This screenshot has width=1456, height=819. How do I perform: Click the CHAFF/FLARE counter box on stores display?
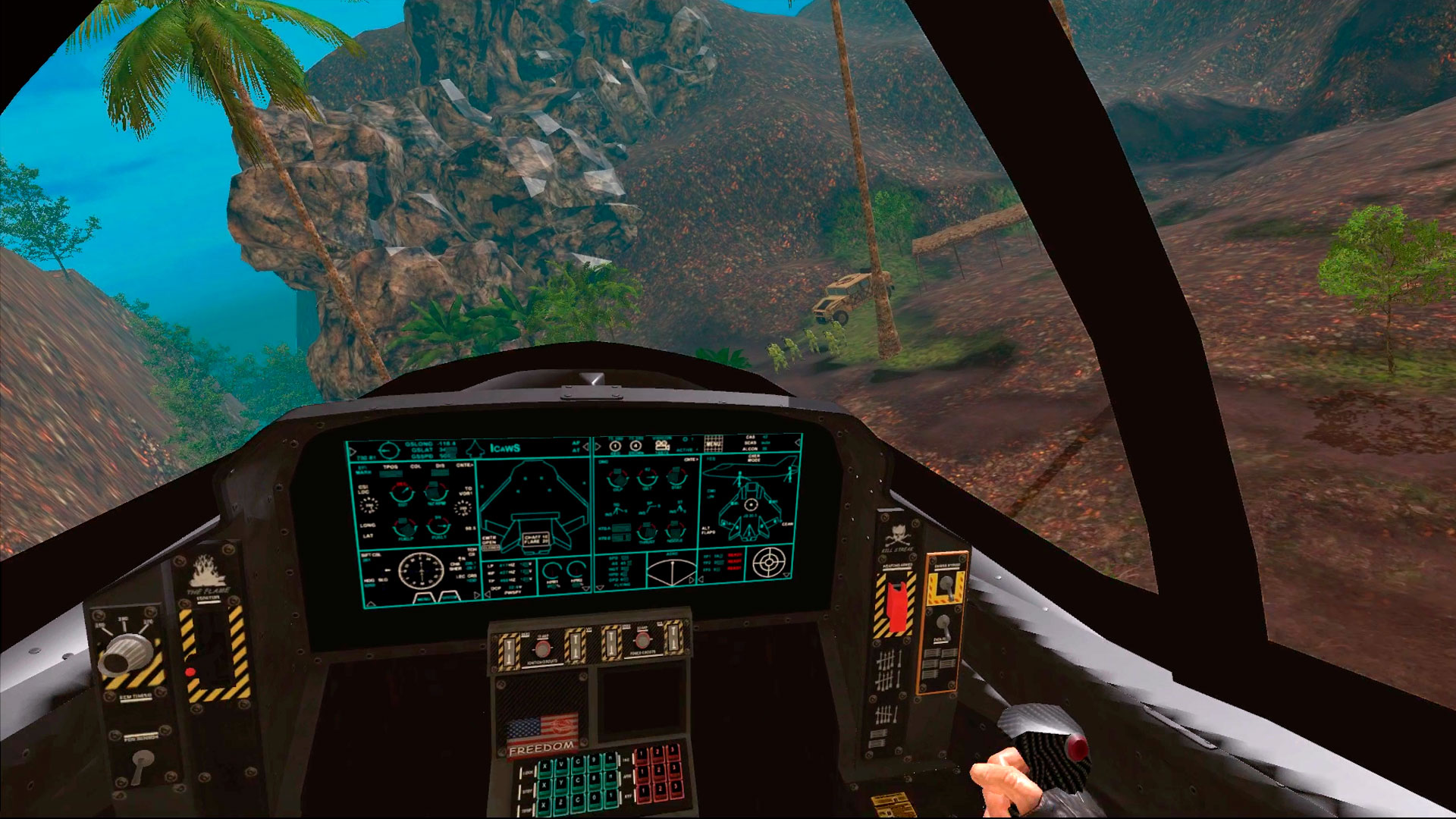(x=536, y=539)
